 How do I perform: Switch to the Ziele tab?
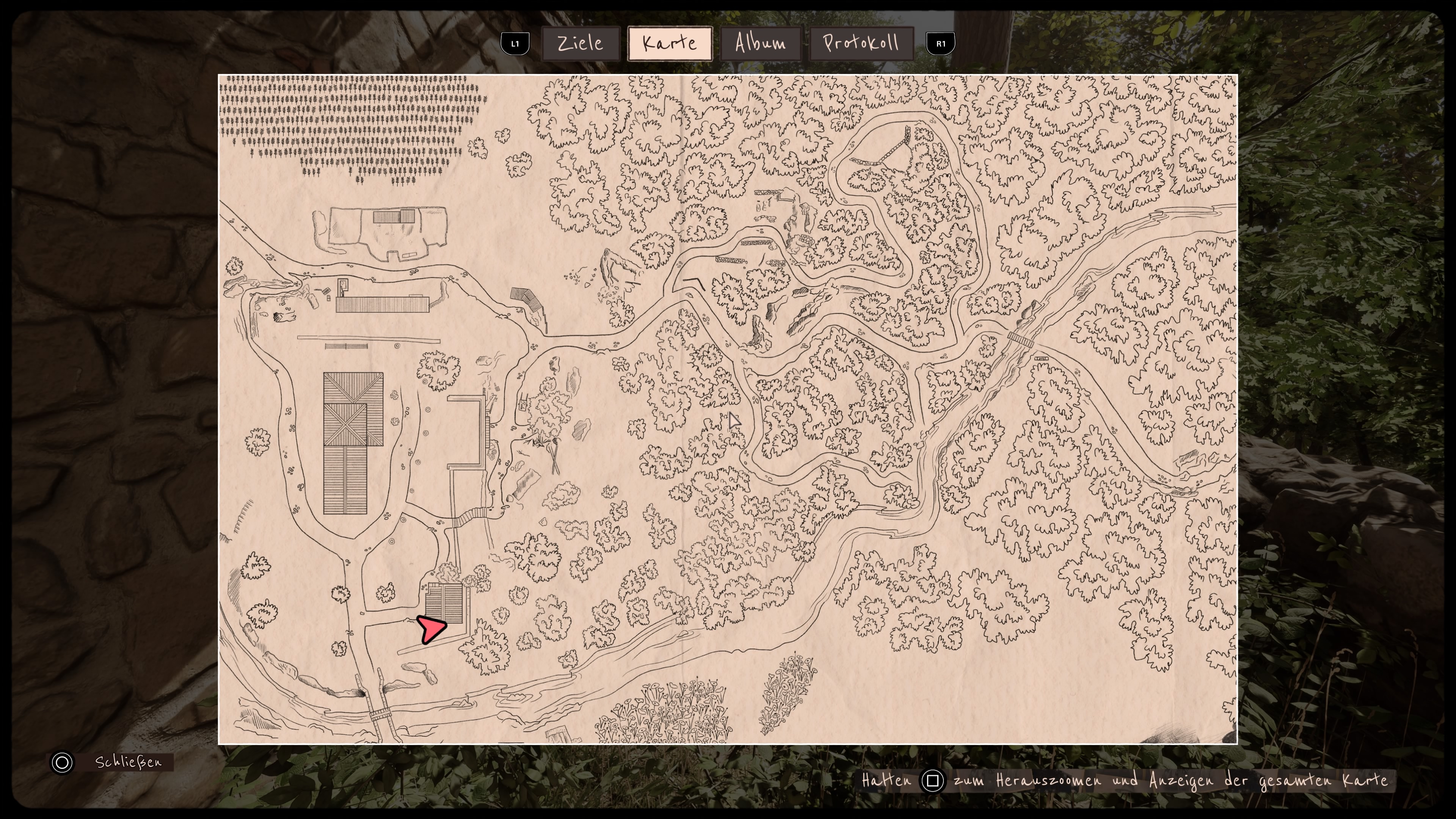tap(581, 44)
